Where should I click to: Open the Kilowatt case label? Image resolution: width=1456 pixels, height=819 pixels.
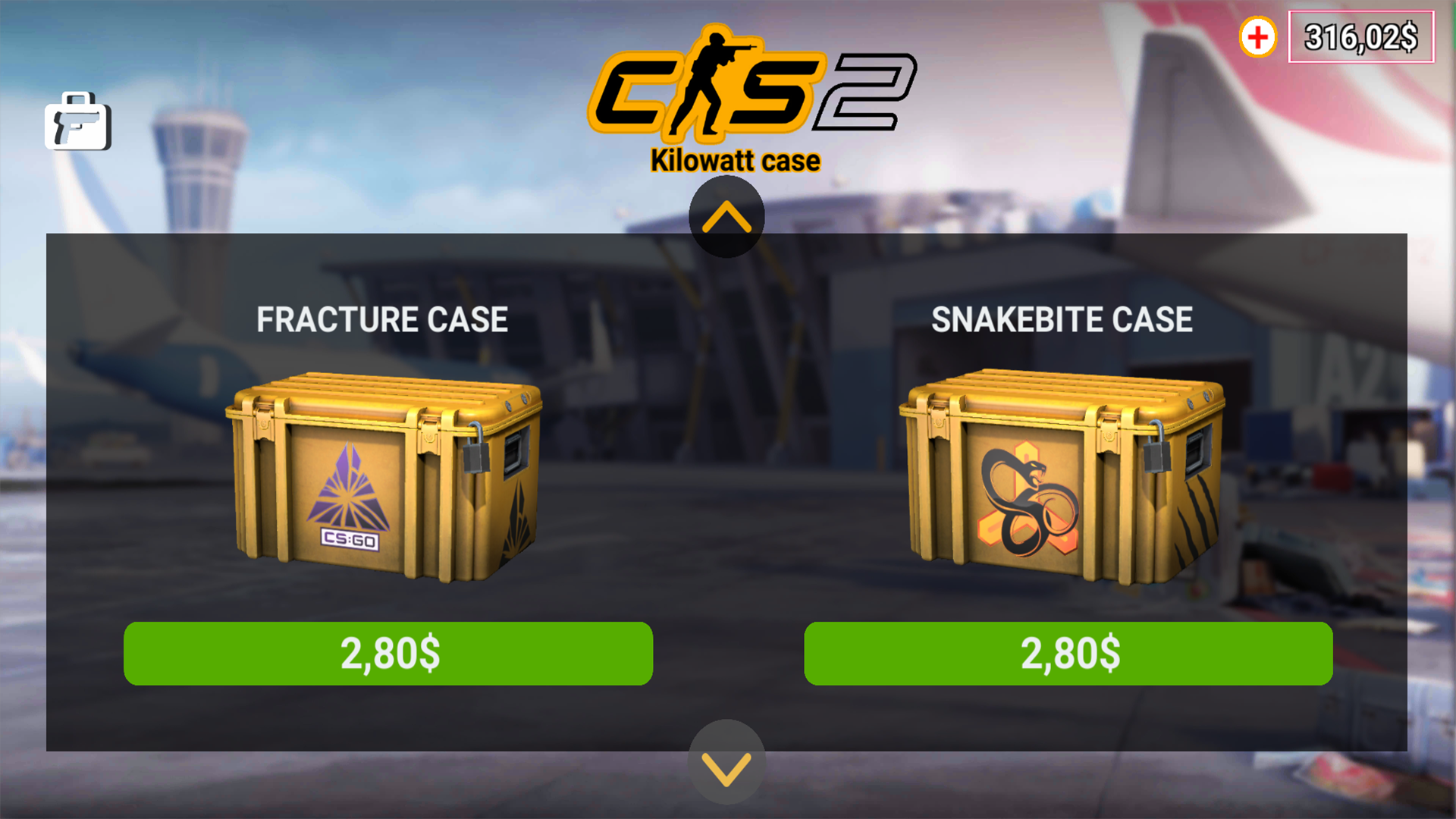pyautogui.click(x=736, y=159)
